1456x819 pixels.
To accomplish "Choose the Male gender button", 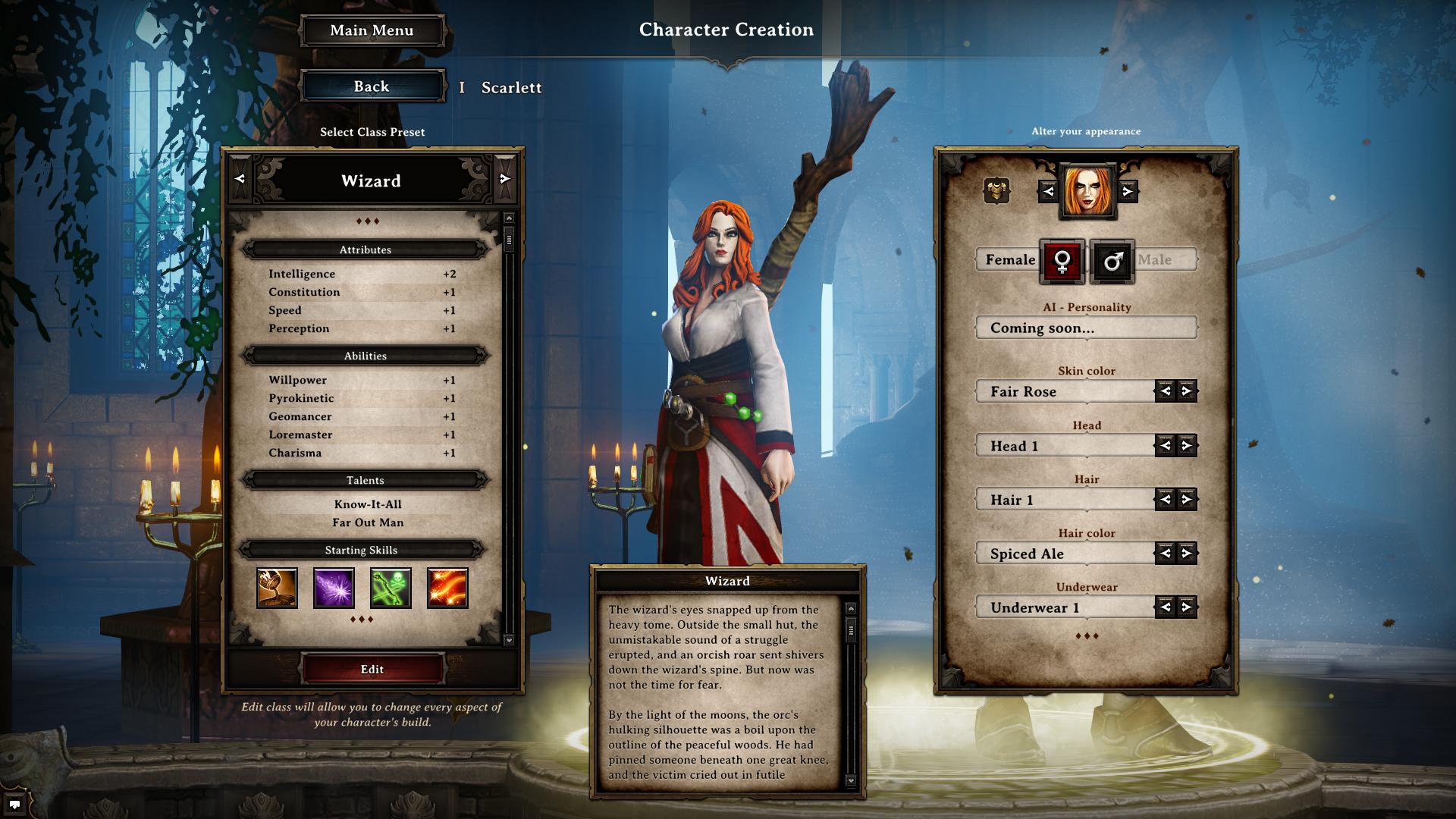I will point(1112,262).
